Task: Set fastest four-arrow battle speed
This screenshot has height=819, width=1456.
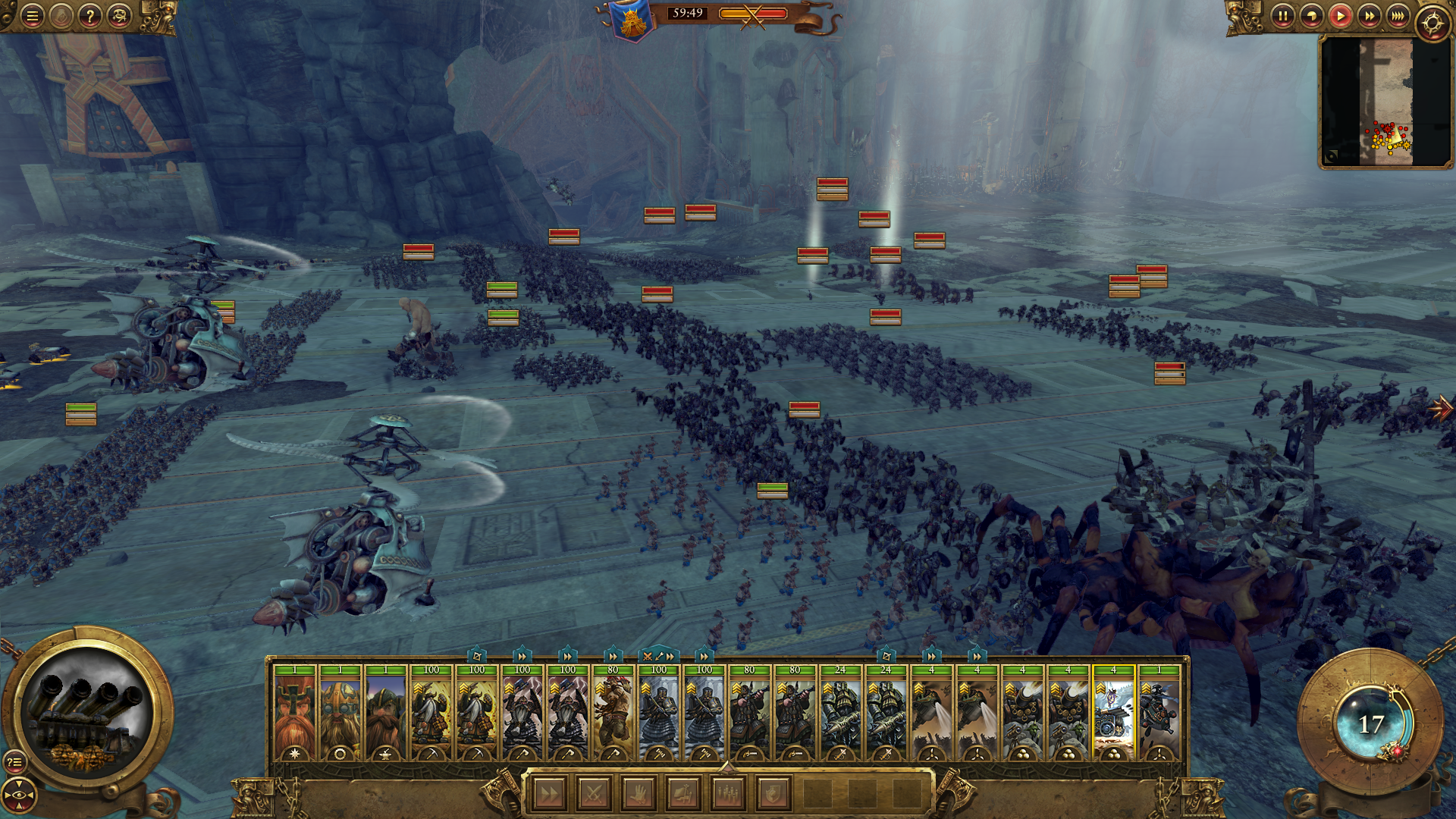Action: (1398, 16)
